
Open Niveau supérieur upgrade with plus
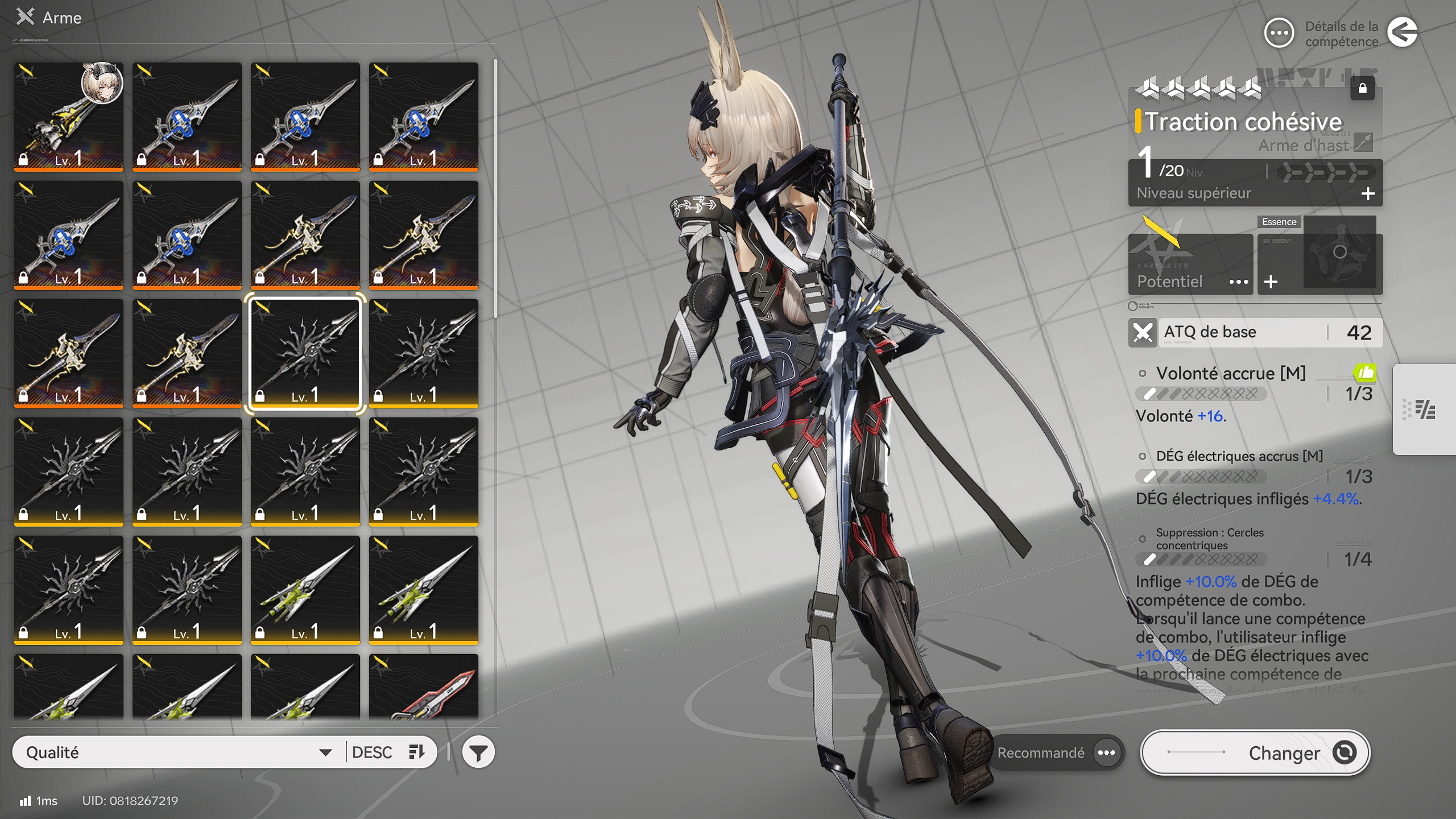1368,194
